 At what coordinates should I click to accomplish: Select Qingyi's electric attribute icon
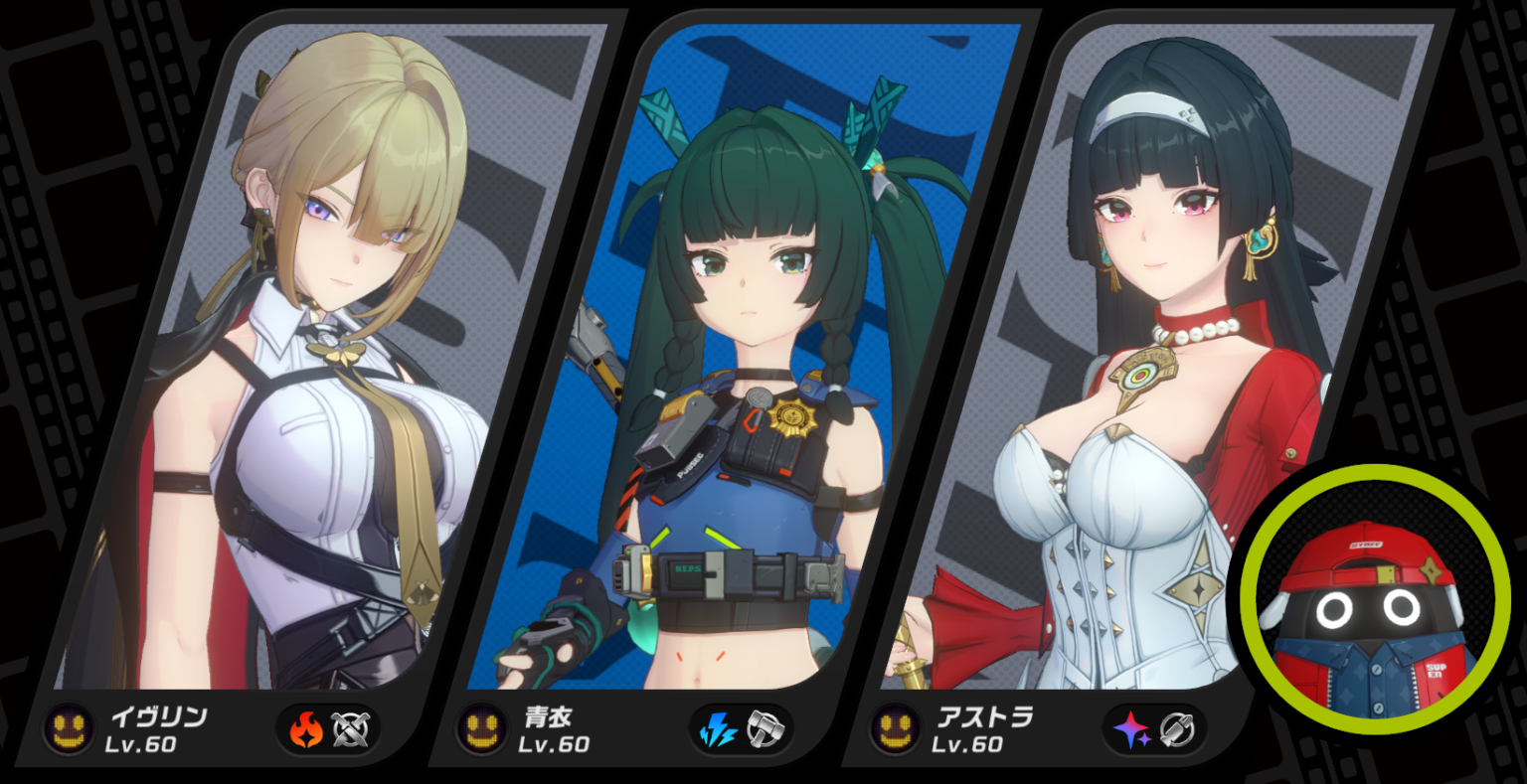click(719, 730)
